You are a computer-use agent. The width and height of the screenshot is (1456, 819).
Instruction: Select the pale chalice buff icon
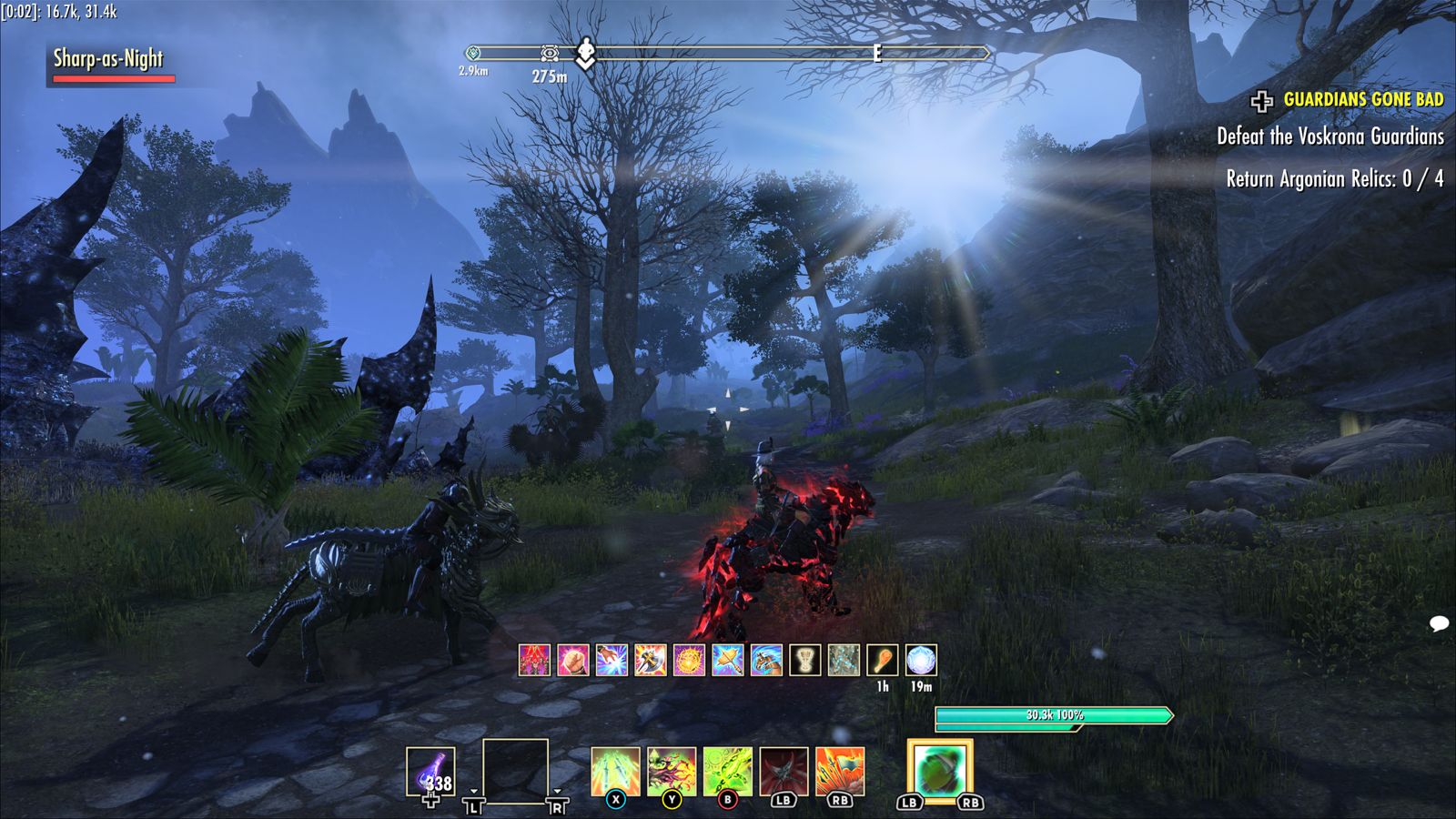(804, 660)
